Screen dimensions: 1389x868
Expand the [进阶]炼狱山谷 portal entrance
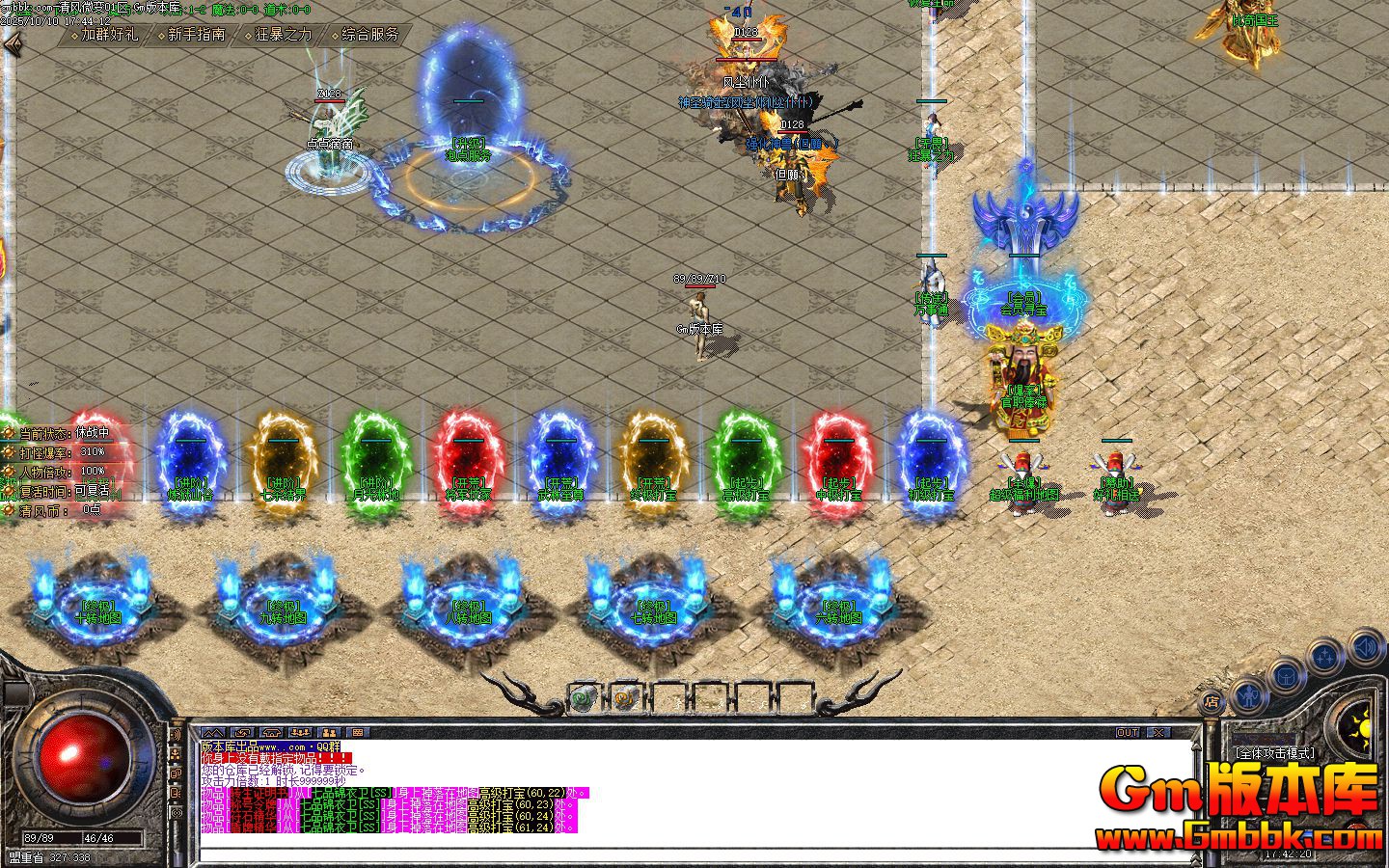(190, 461)
